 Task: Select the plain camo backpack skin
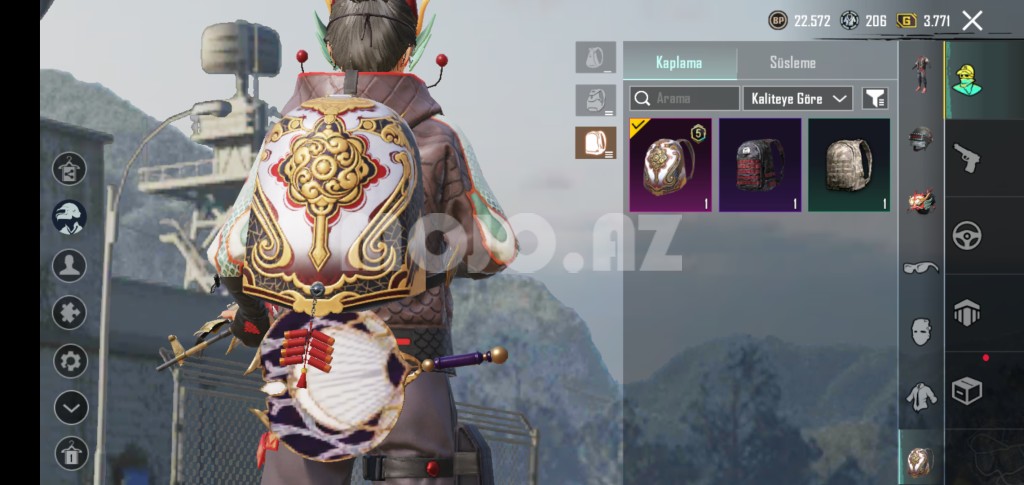click(x=849, y=164)
